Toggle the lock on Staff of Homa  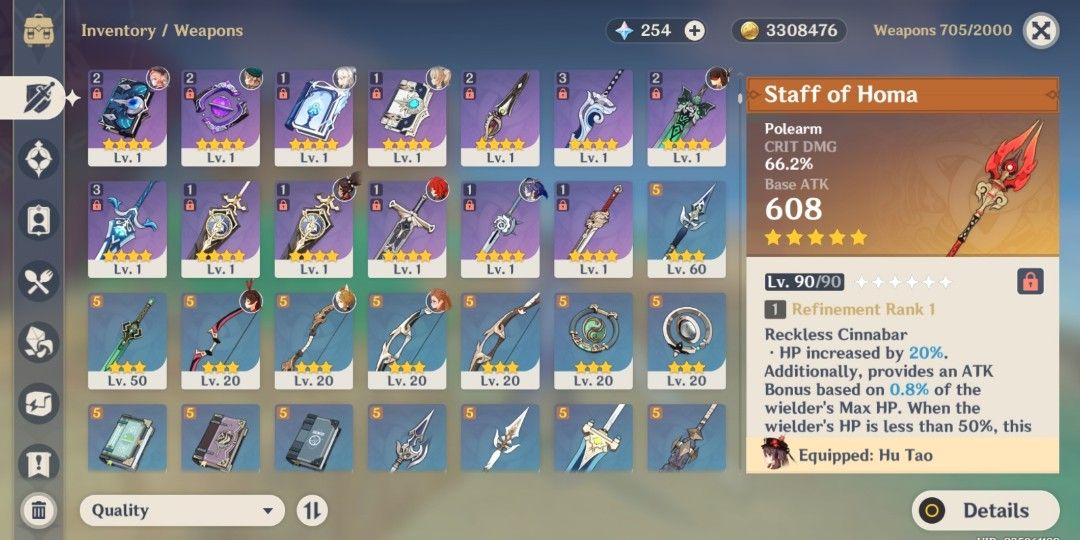point(1030,281)
